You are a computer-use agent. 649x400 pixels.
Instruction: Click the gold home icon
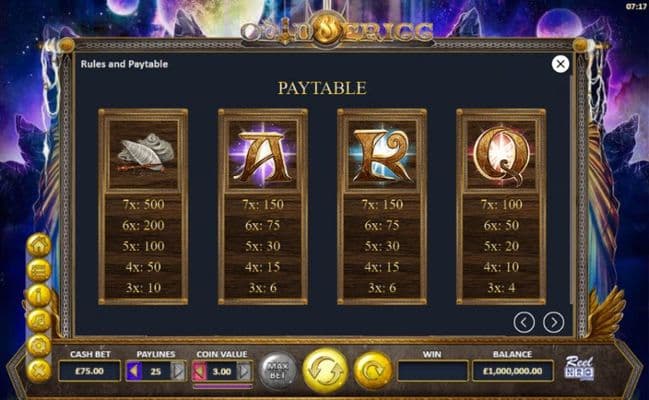pos(39,244)
